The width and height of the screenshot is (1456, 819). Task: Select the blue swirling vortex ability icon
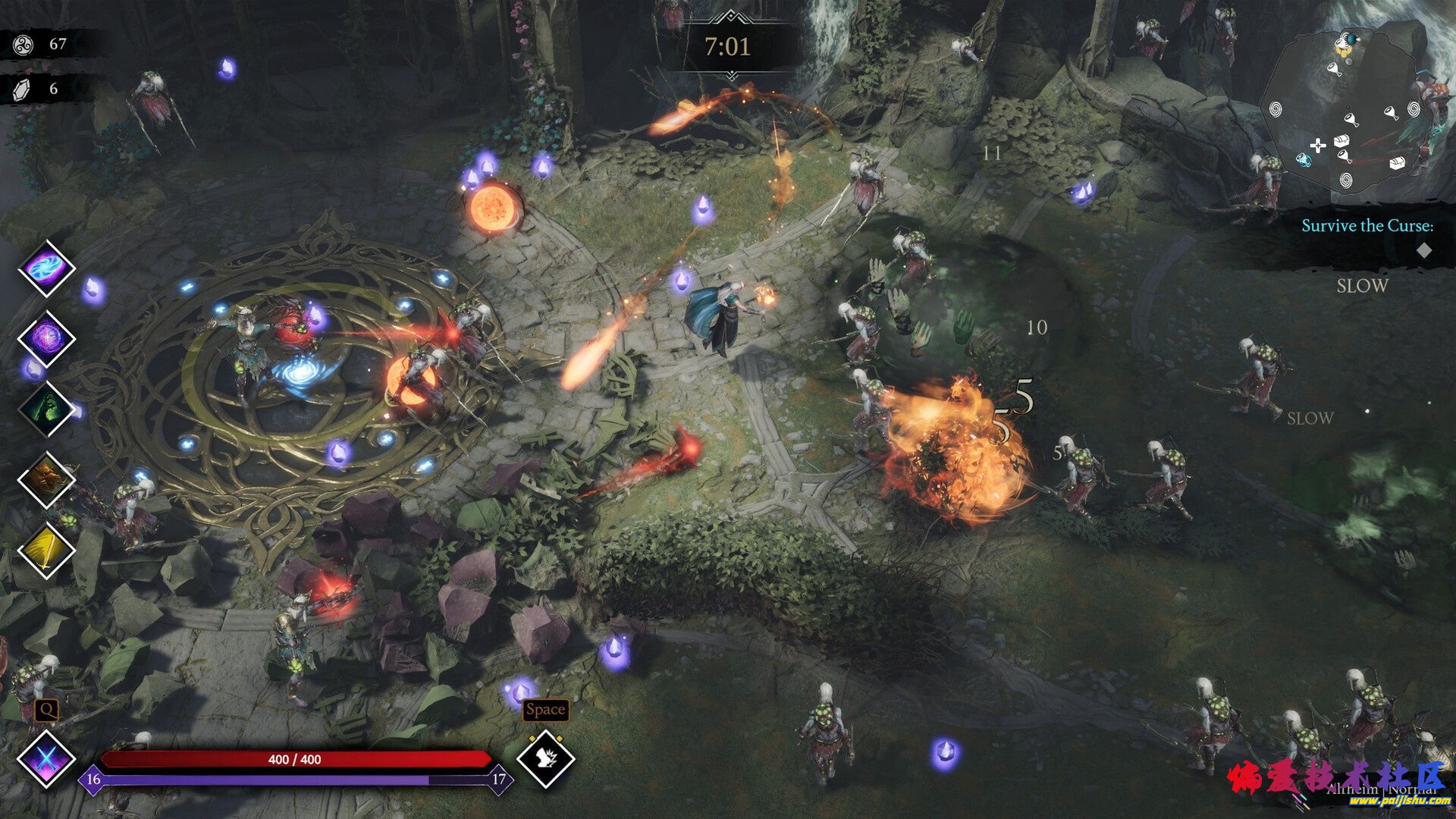click(x=46, y=268)
